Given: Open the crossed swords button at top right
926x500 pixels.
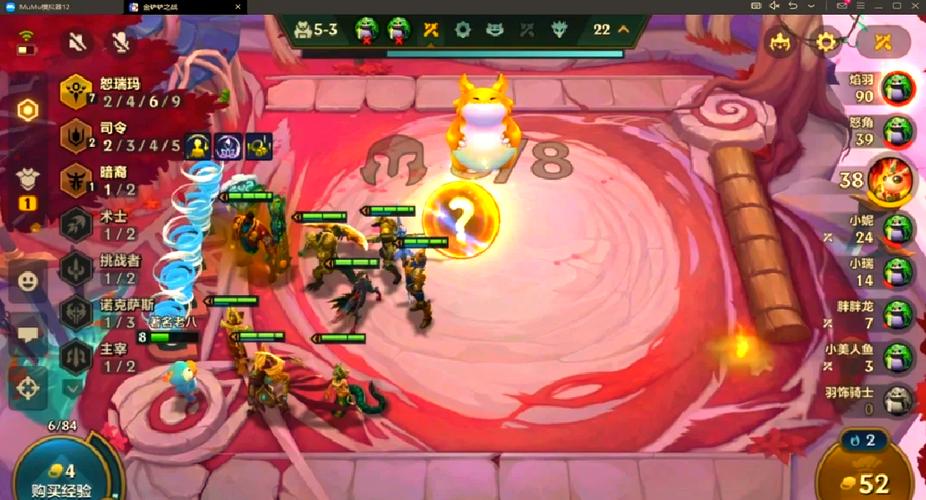Looking at the screenshot, I should 882,42.
